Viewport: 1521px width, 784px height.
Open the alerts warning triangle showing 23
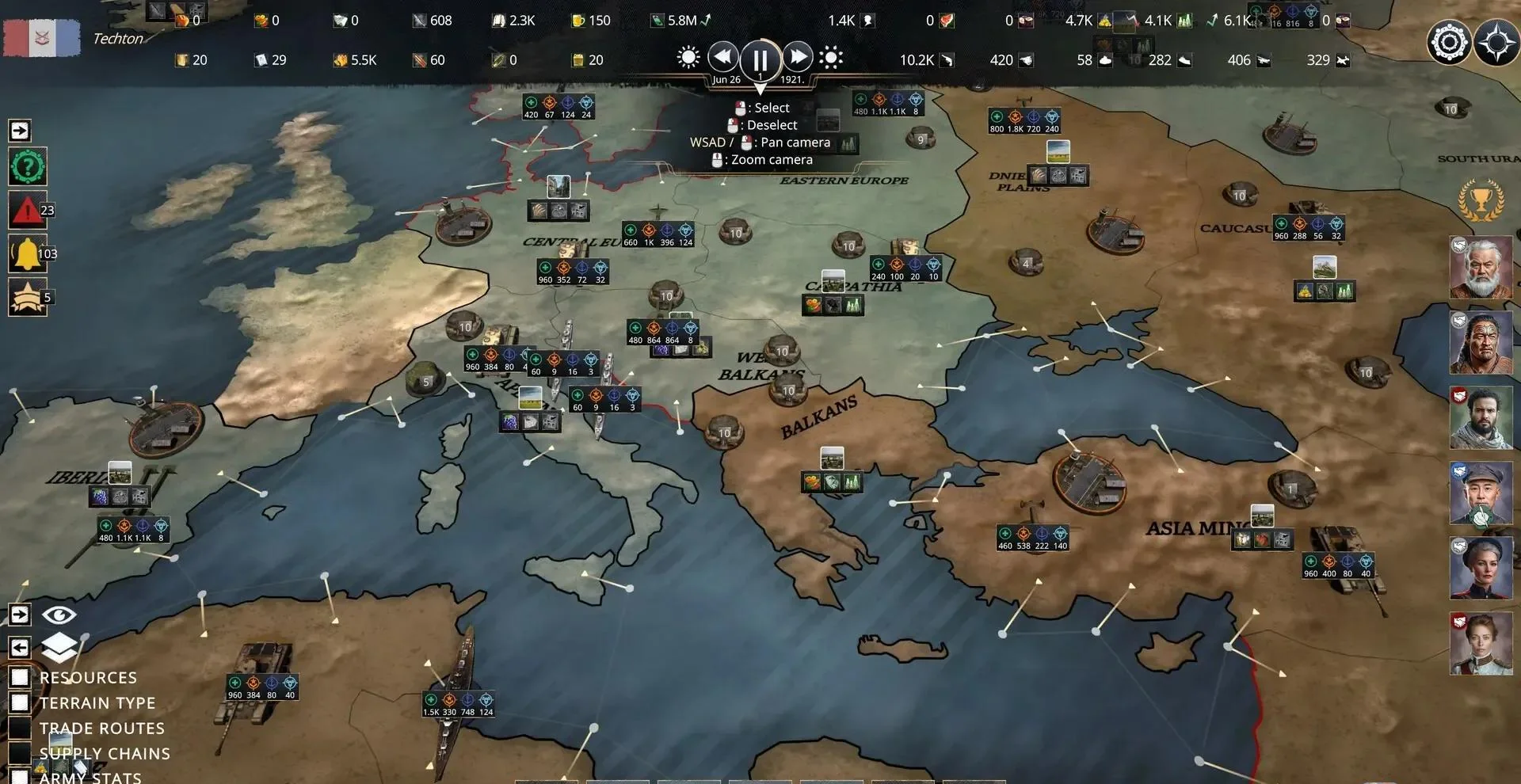[x=29, y=210]
